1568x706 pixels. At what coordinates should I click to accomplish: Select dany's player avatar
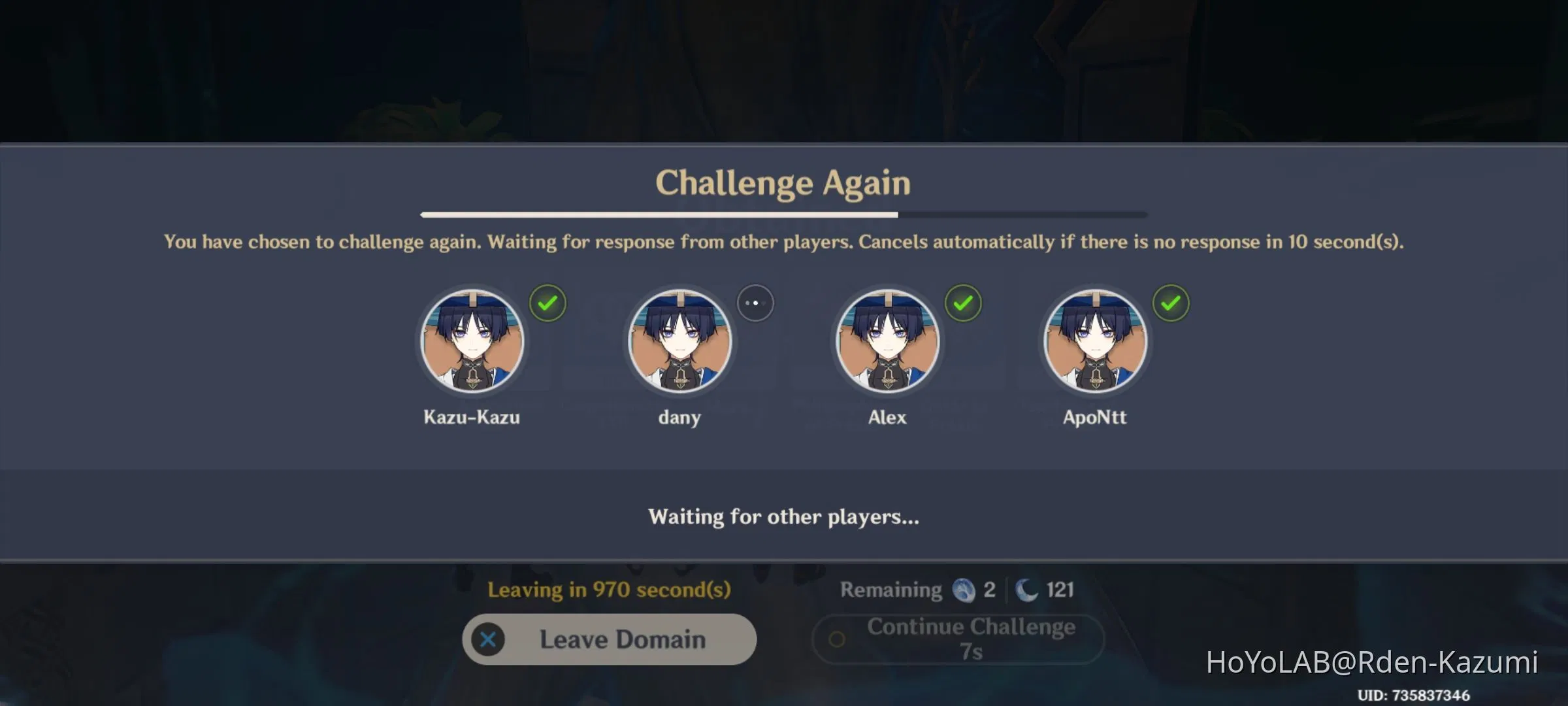point(680,340)
